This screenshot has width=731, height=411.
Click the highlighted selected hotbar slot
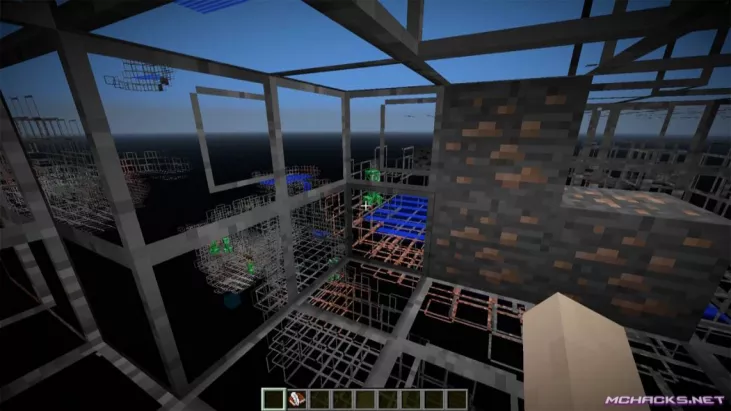pos(271,401)
